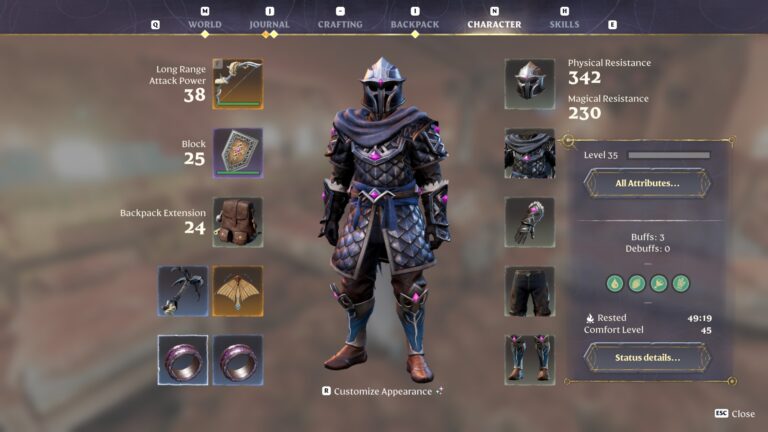
Task: Choose the glider equipment slot
Action: 238,291
